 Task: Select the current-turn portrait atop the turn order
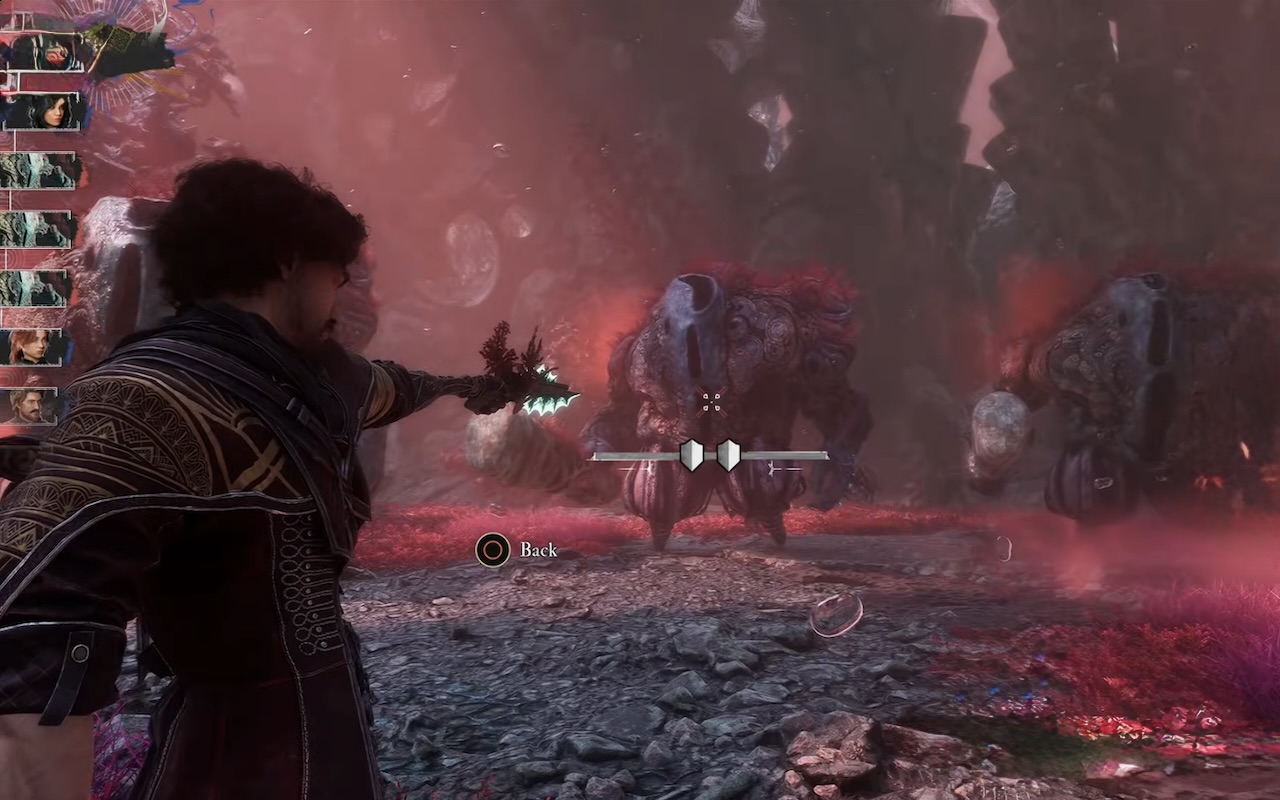click(x=45, y=52)
